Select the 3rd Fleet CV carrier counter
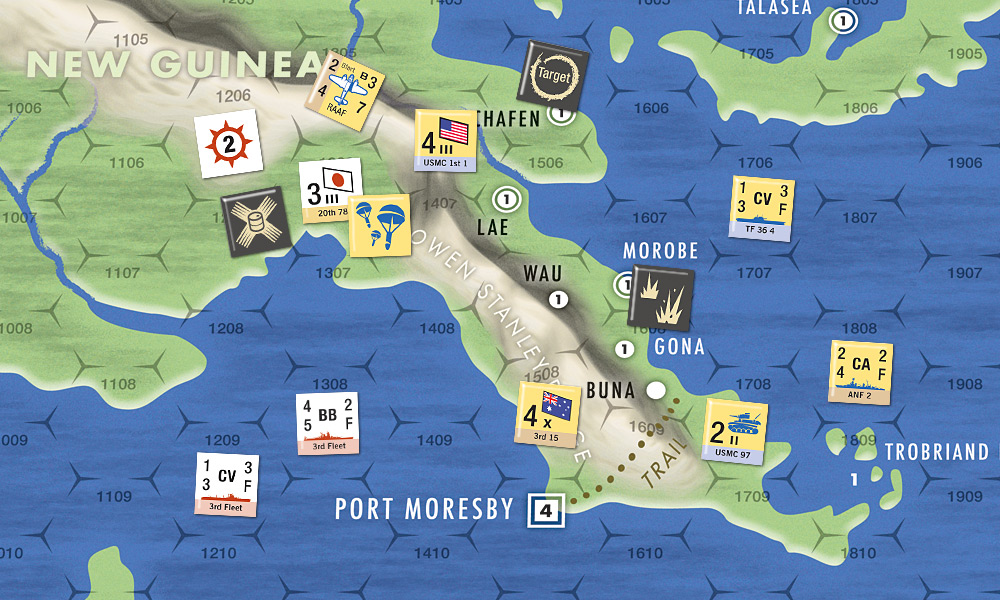This screenshot has height=600, width=1000. [229, 485]
